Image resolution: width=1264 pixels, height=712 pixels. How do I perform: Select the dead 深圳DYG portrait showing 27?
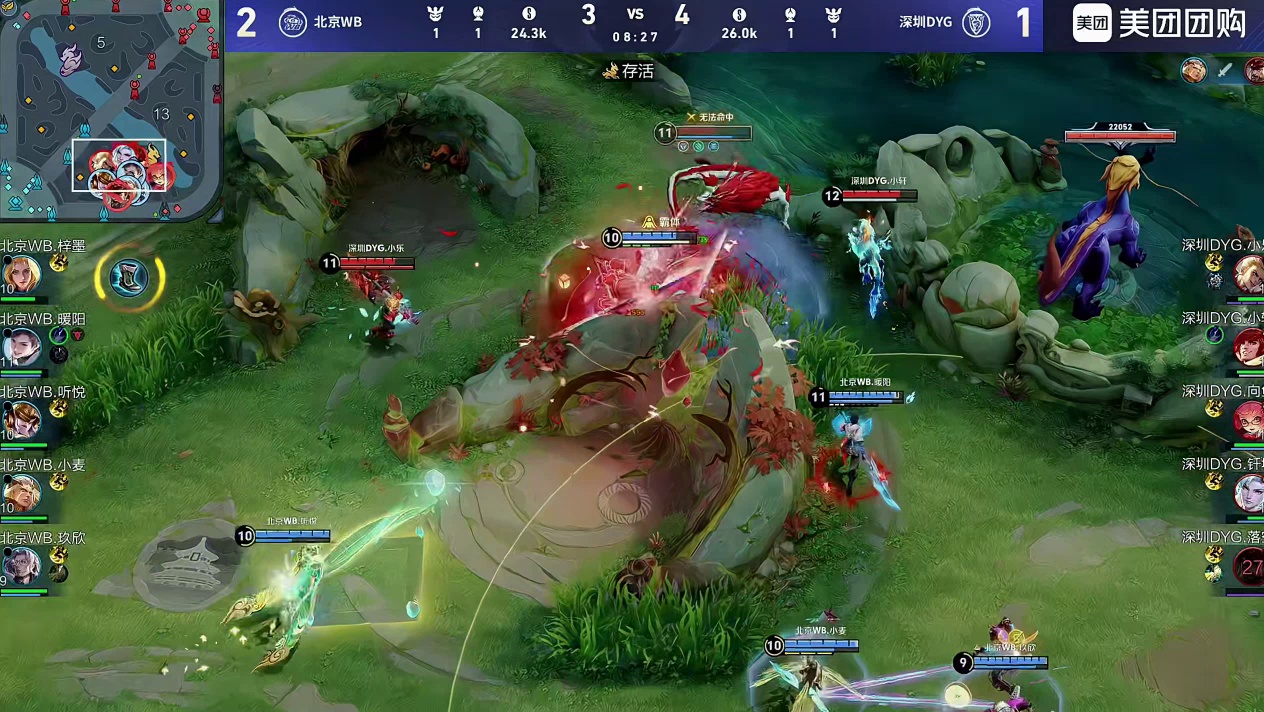tap(1249, 567)
